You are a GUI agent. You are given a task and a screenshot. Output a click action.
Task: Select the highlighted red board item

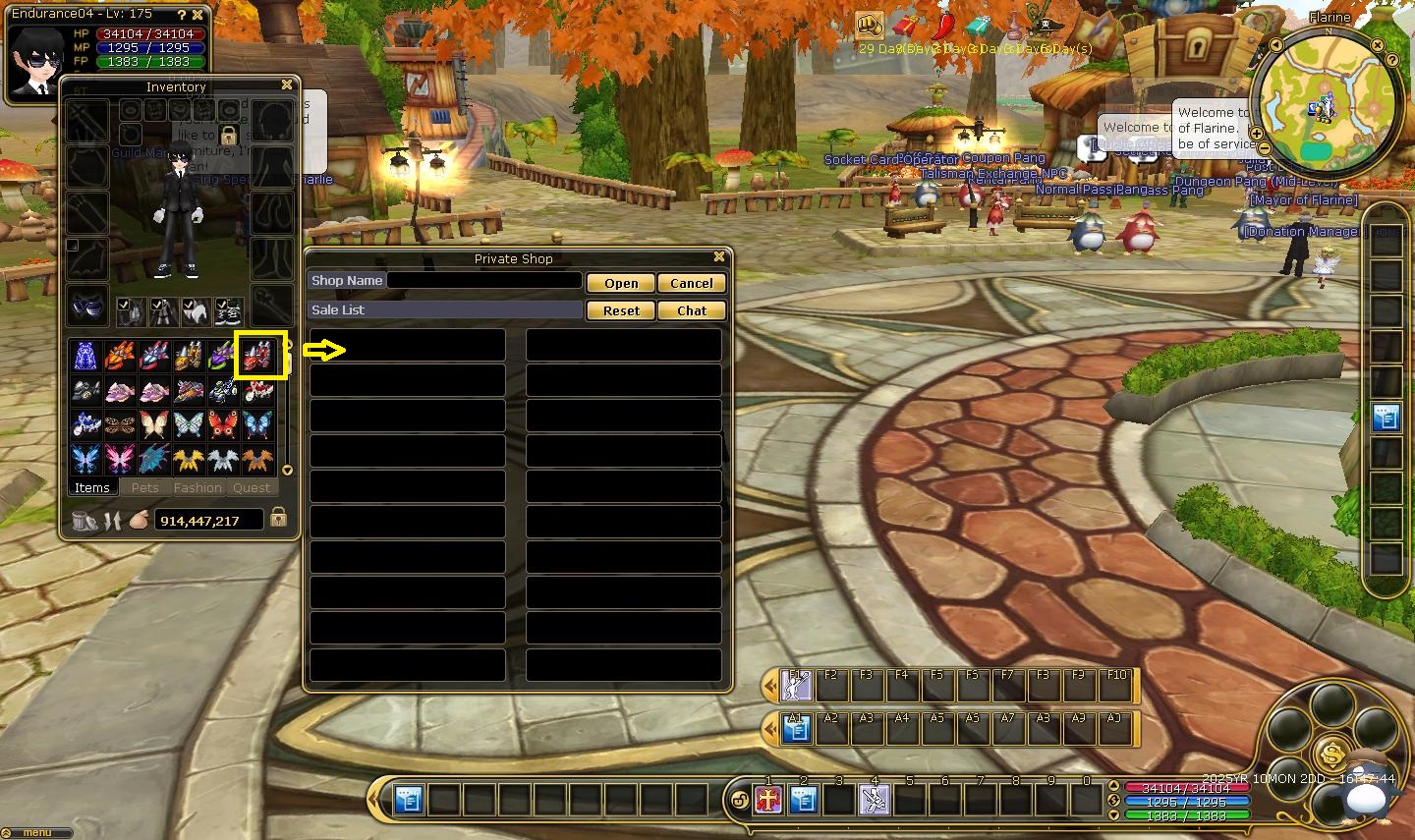click(258, 356)
